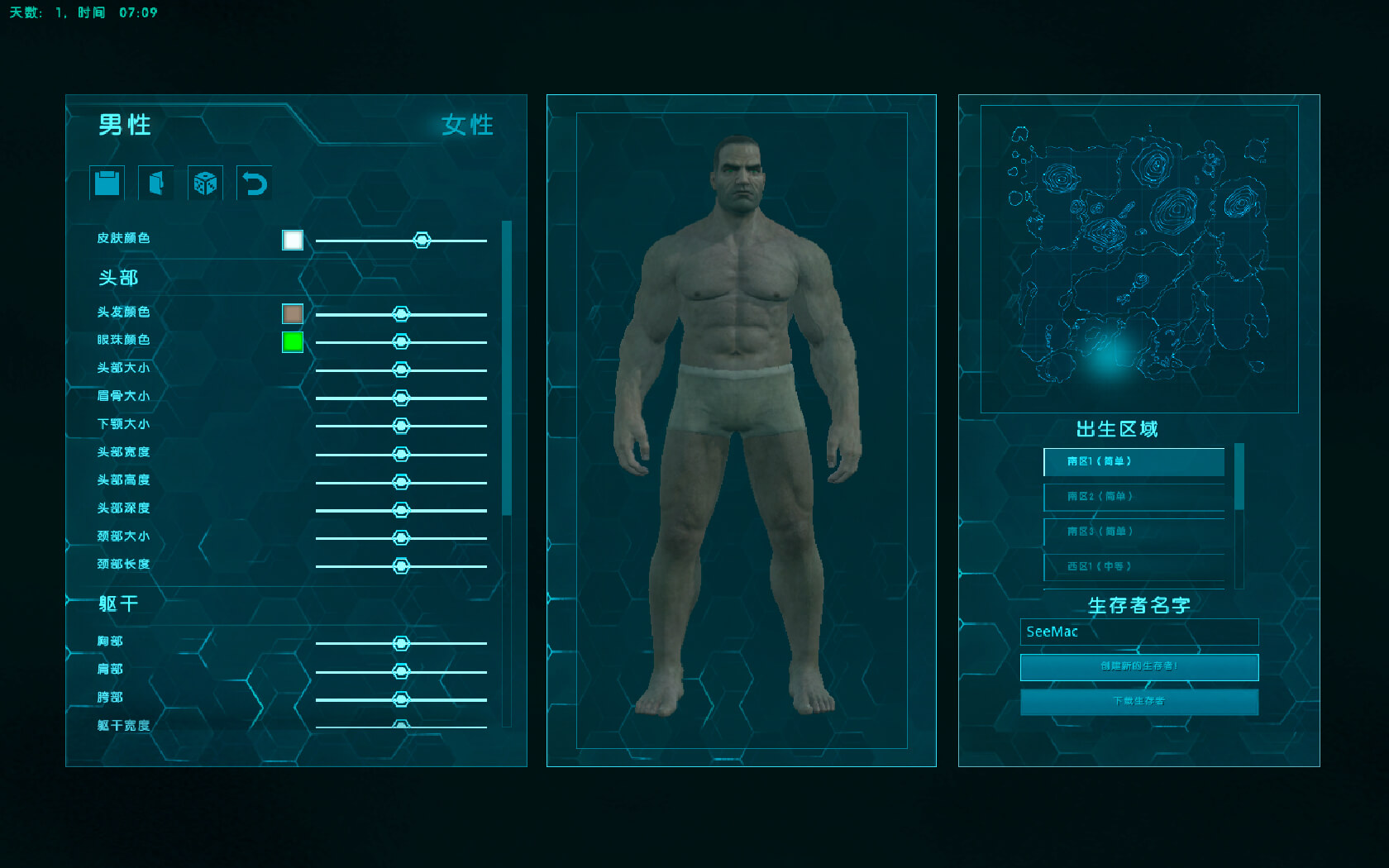Image resolution: width=1389 pixels, height=868 pixels.
Task: Open the green eye color (眼珠颜色) swatch
Action: [293, 341]
